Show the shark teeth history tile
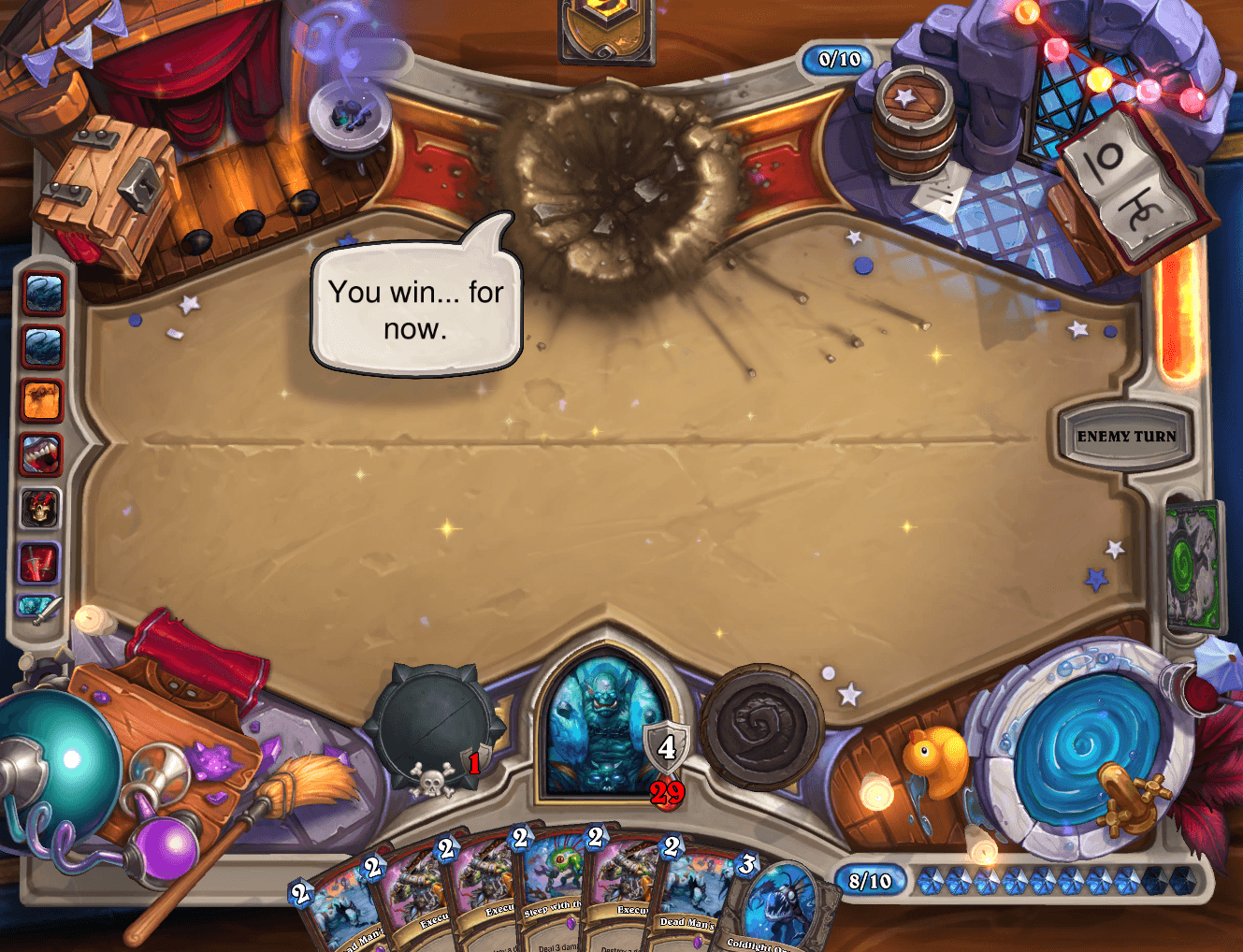This screenshot has height=952, width=1243. coord(41,454)
